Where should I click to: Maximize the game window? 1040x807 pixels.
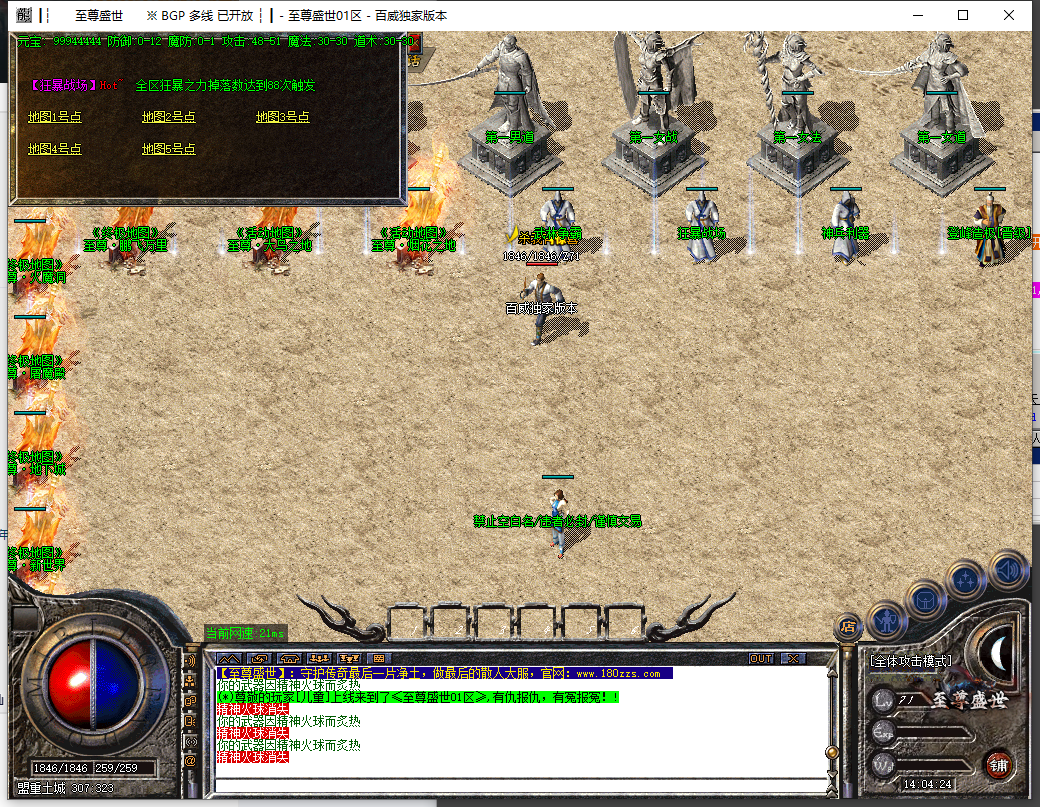point(963,15)
